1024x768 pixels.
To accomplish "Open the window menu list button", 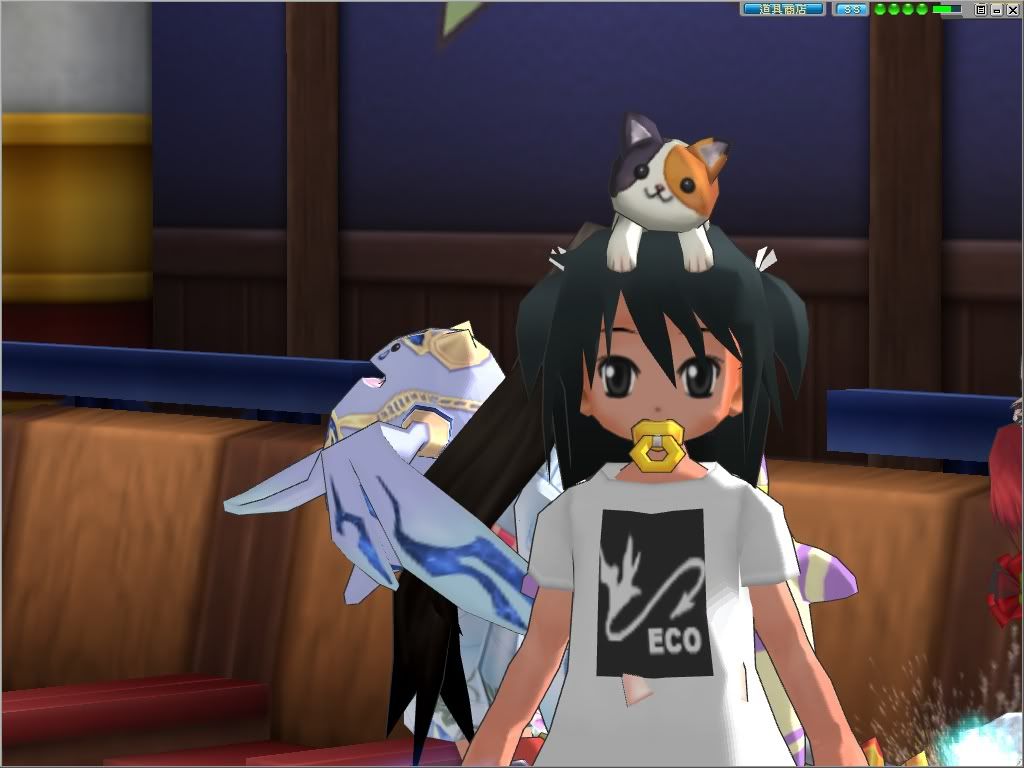I will pos(981,9).
